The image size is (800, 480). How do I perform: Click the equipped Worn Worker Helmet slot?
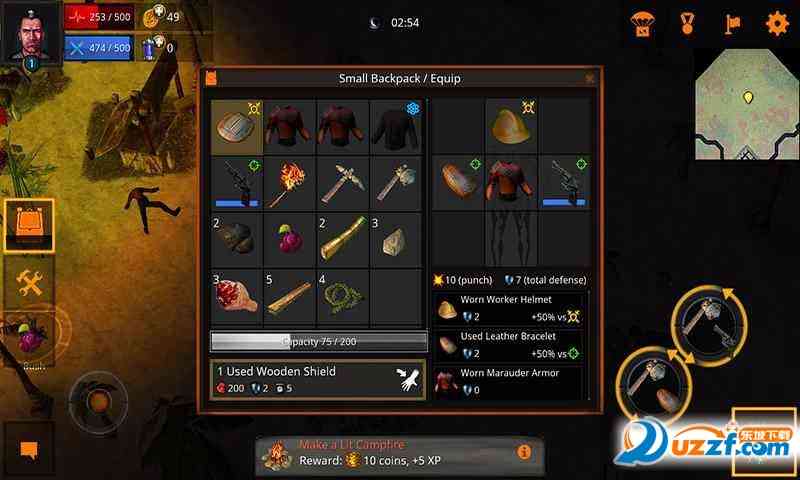[511, 126]
